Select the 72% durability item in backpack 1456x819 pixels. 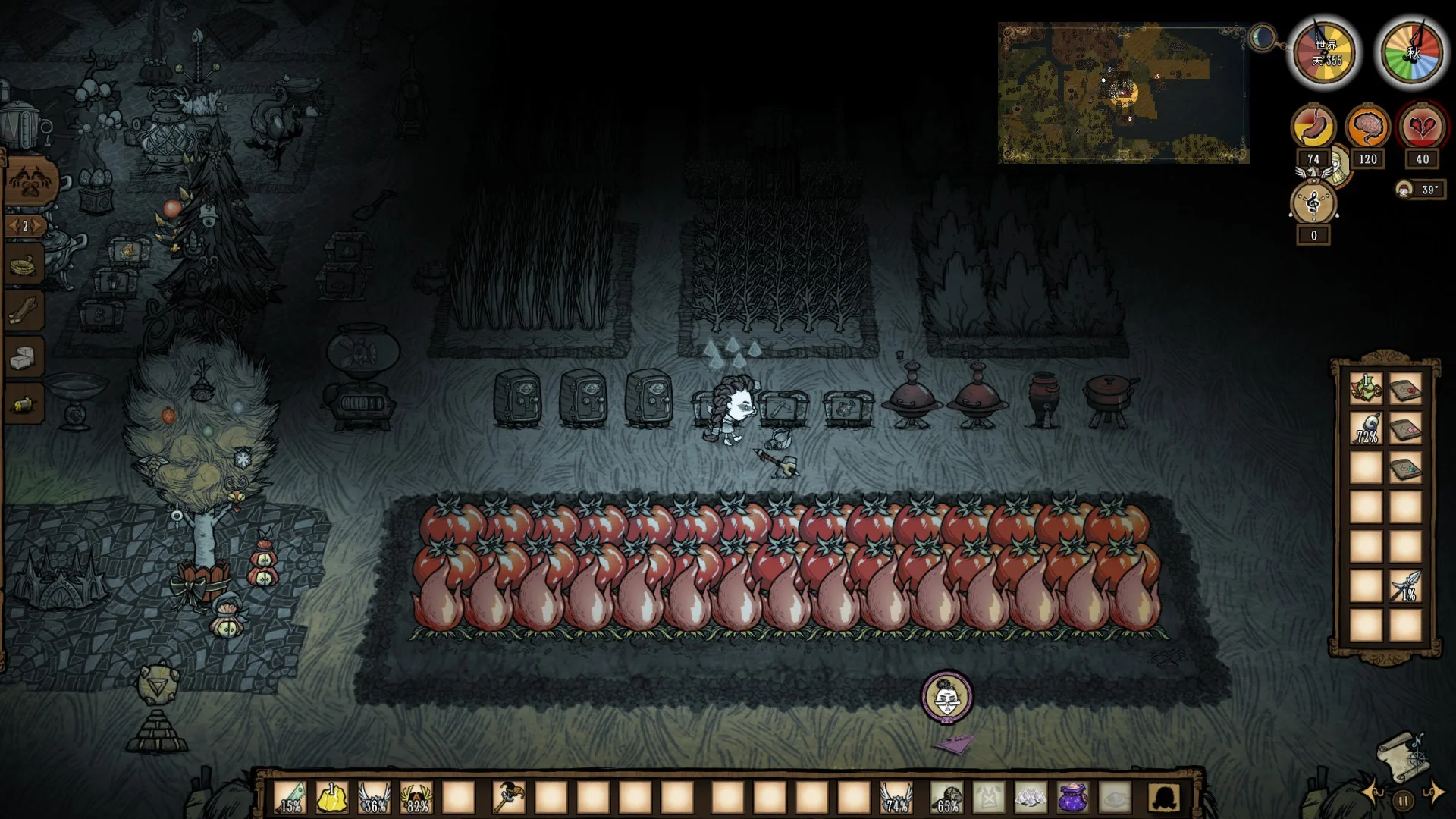pyautogui.click(x=1366, y=428)
